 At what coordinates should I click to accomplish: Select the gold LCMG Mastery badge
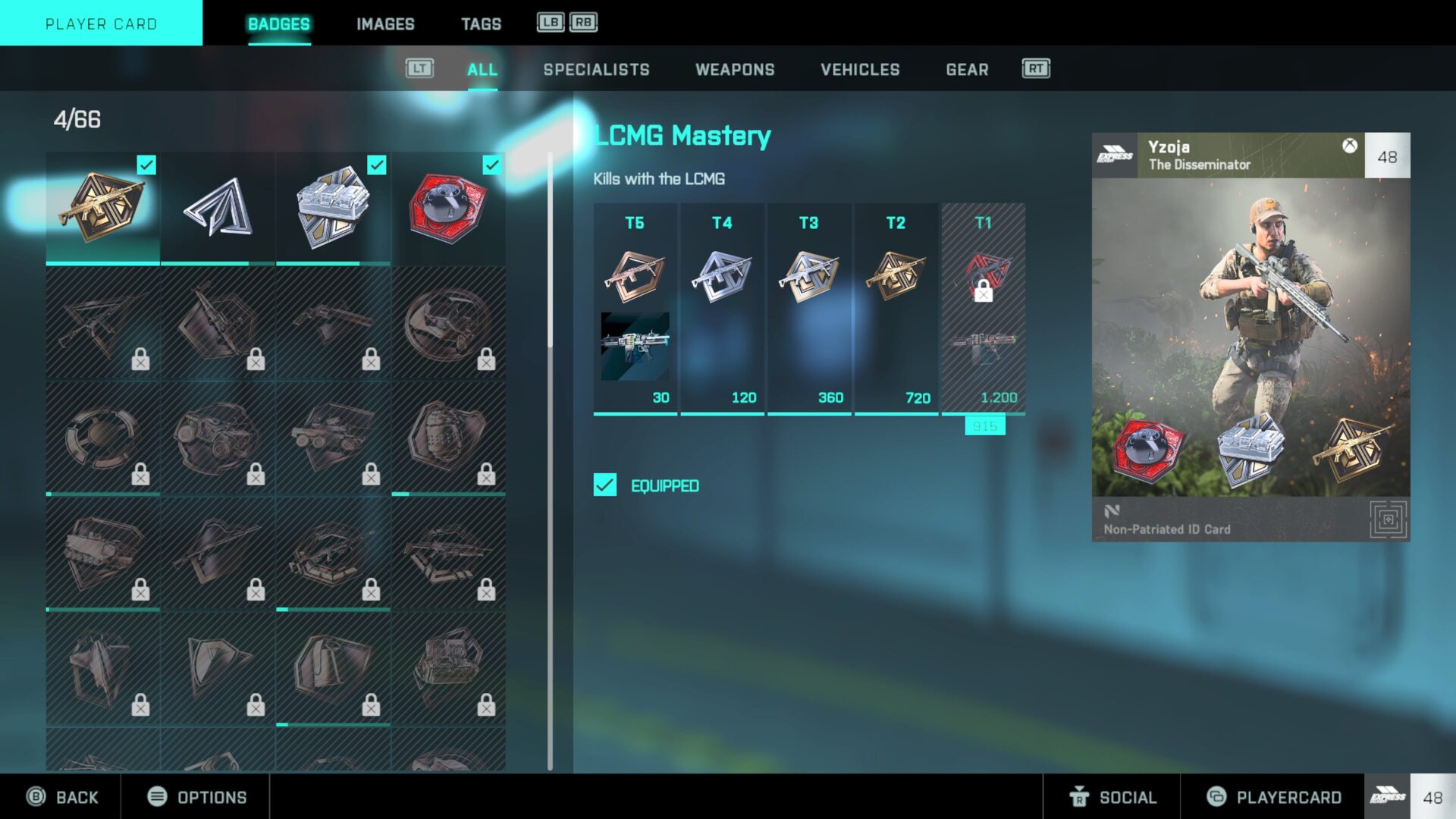coord(102,207)
